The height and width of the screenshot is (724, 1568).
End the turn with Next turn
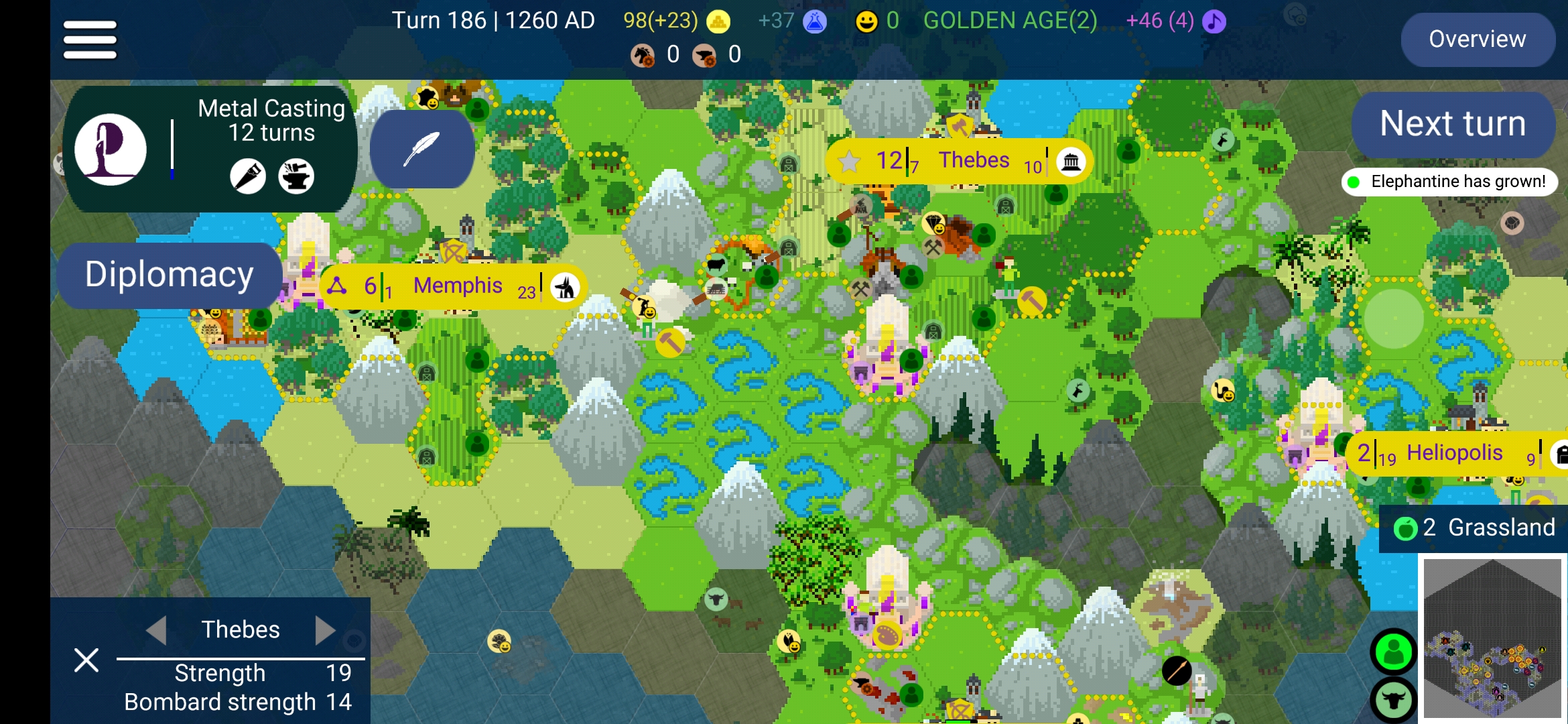pyautogui.click(x=1452, y=124)
